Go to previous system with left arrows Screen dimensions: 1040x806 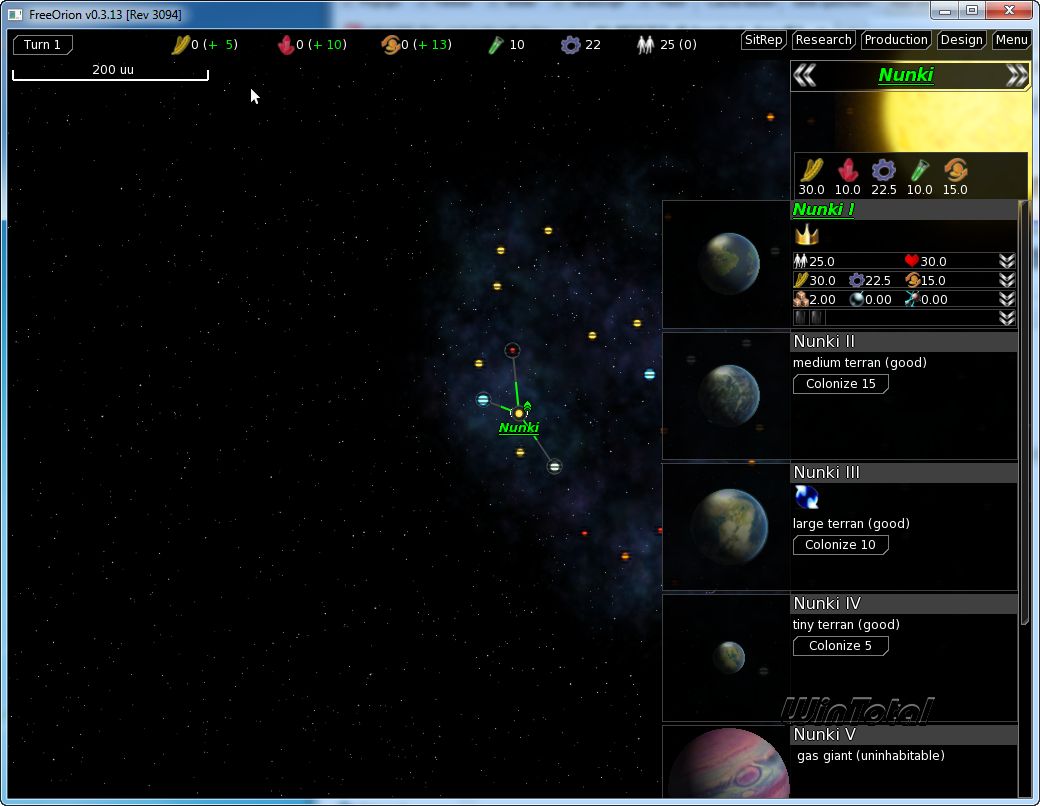[805, 76]
